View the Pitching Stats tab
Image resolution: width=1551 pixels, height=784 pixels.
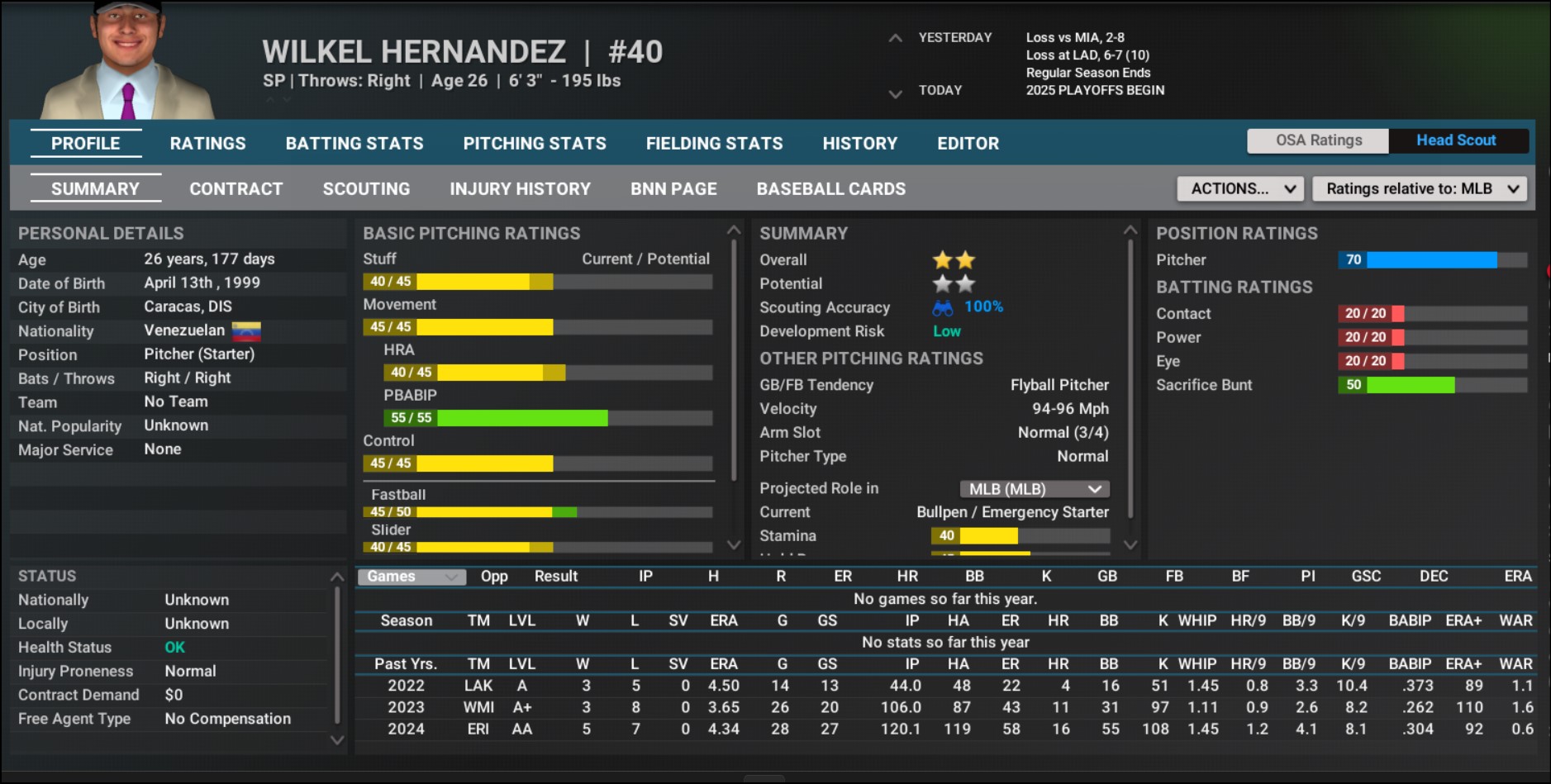point(534,143)
